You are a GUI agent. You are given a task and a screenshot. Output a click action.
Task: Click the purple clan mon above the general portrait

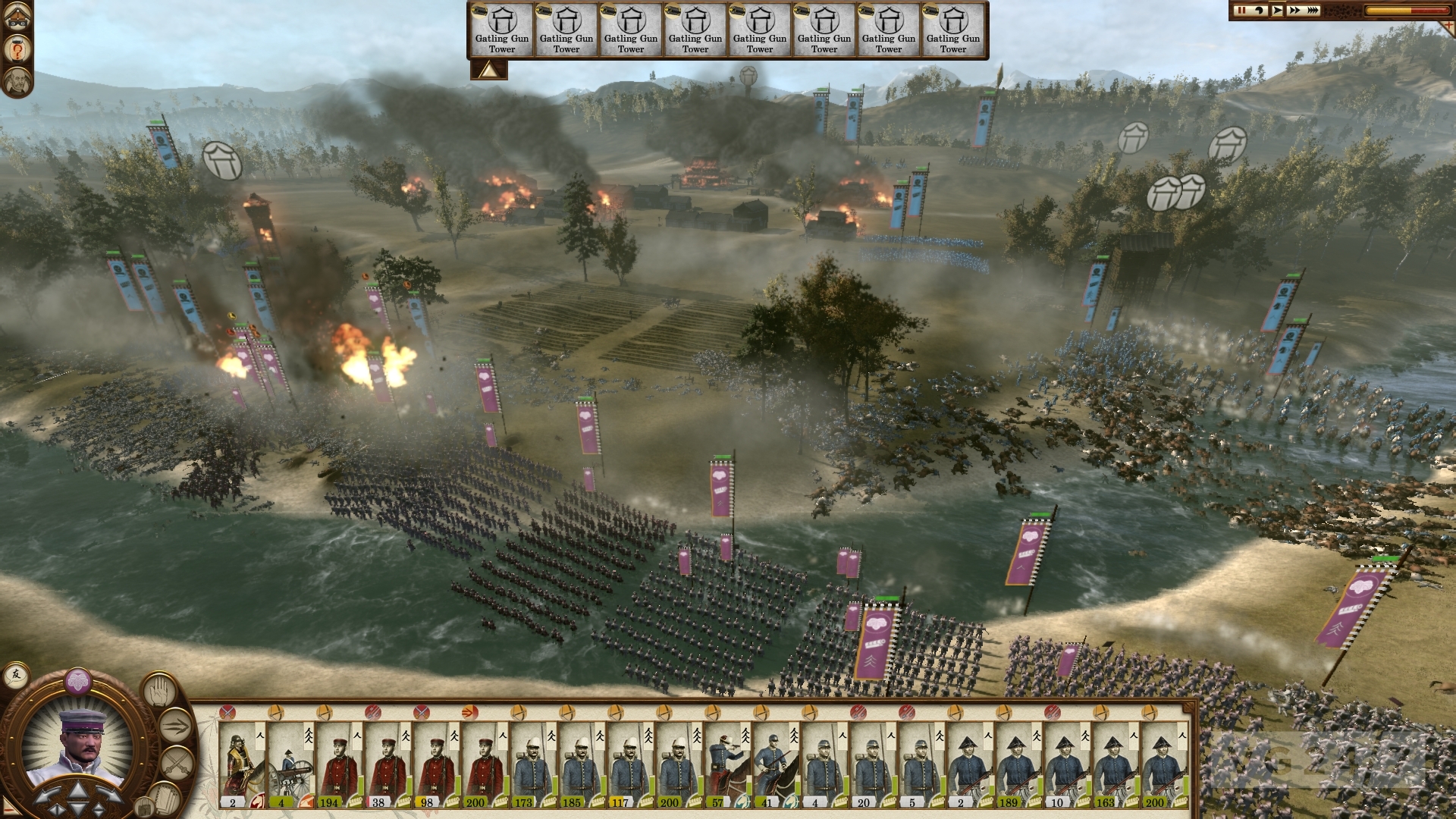(x=77, y=681)
